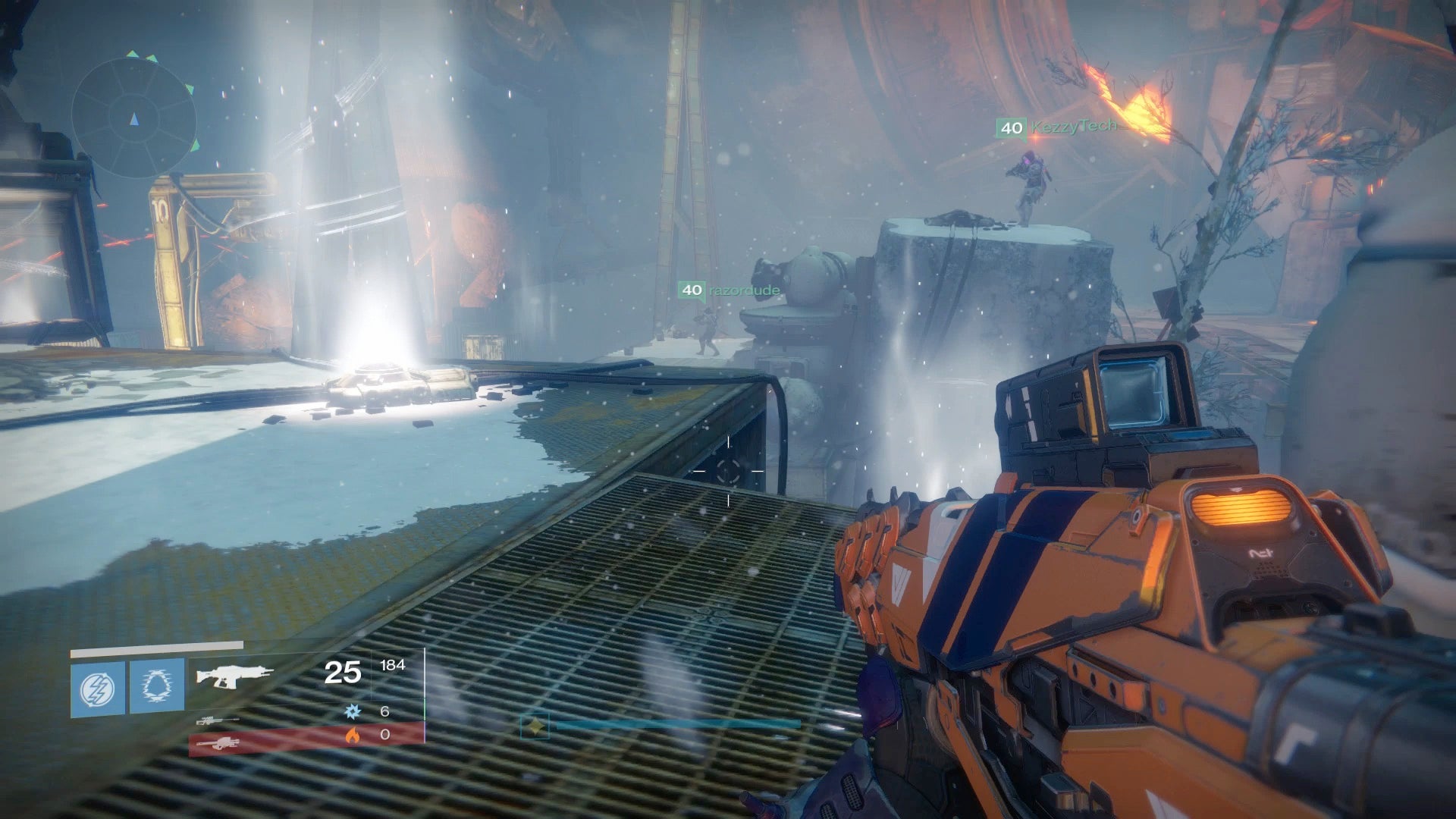The width and height of the screenshot is (1456, 819).
Task: Click the ammo counter showing 25
Action: click(x=343, y=671)
